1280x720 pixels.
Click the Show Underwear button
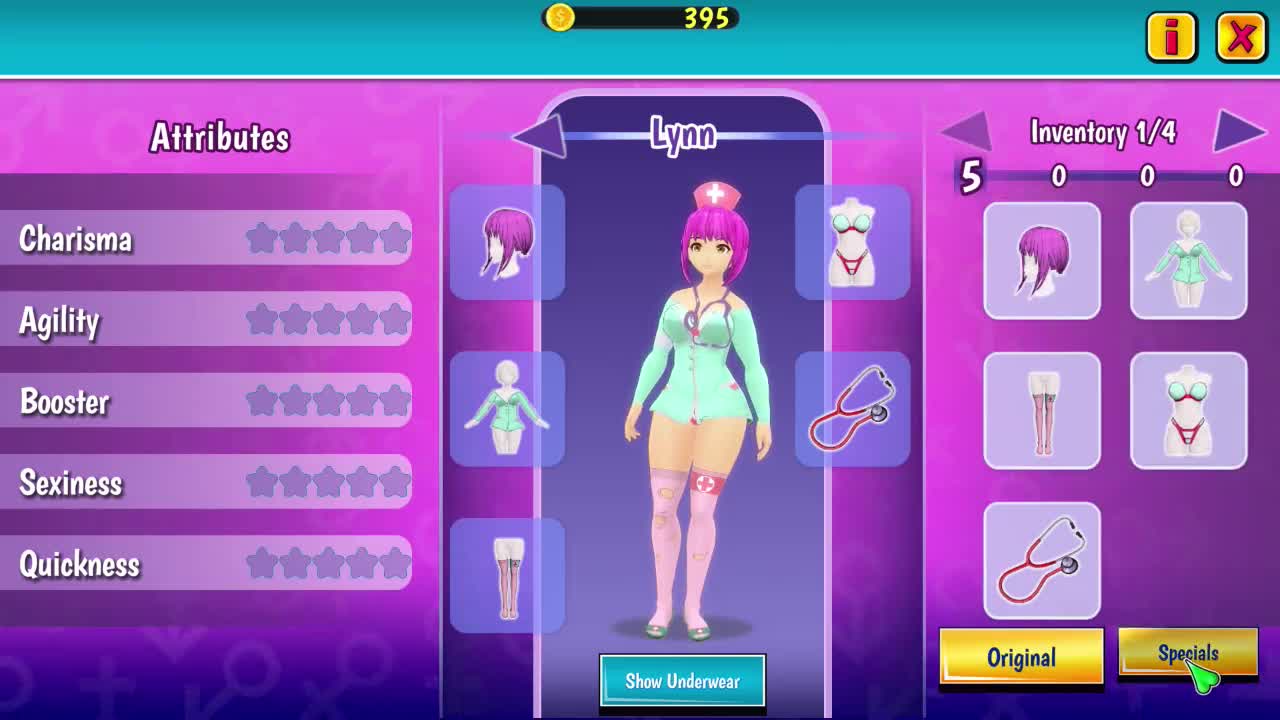pos(682,682)
